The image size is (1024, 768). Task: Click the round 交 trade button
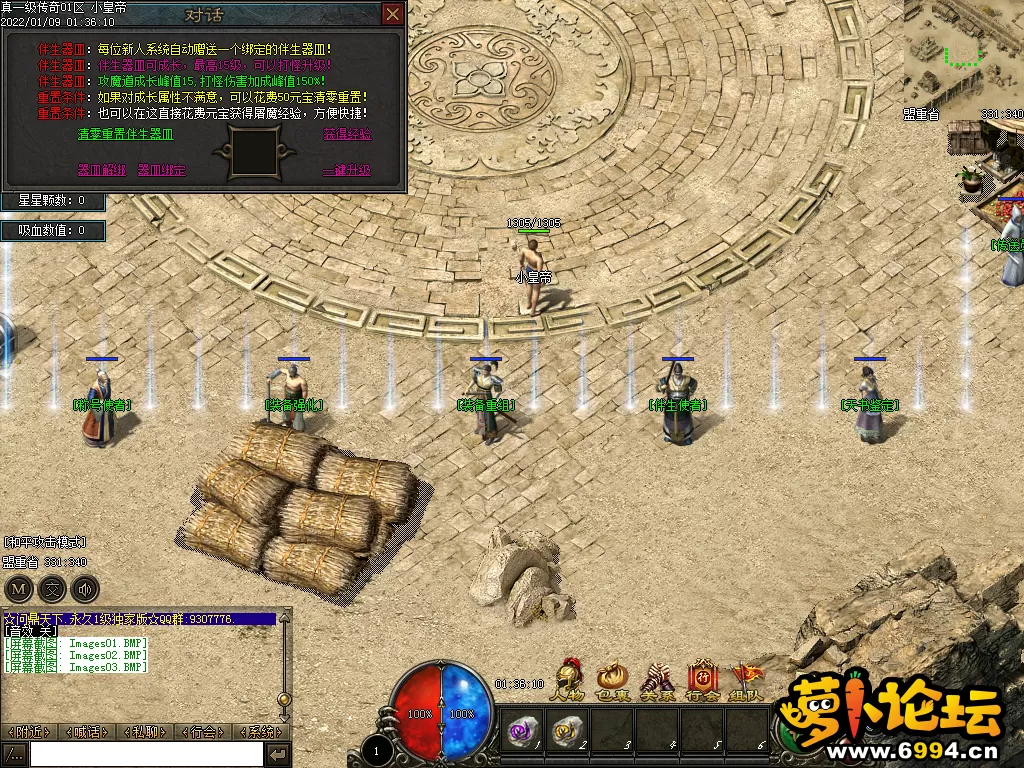pyautogui.click(x=52, y=588)
